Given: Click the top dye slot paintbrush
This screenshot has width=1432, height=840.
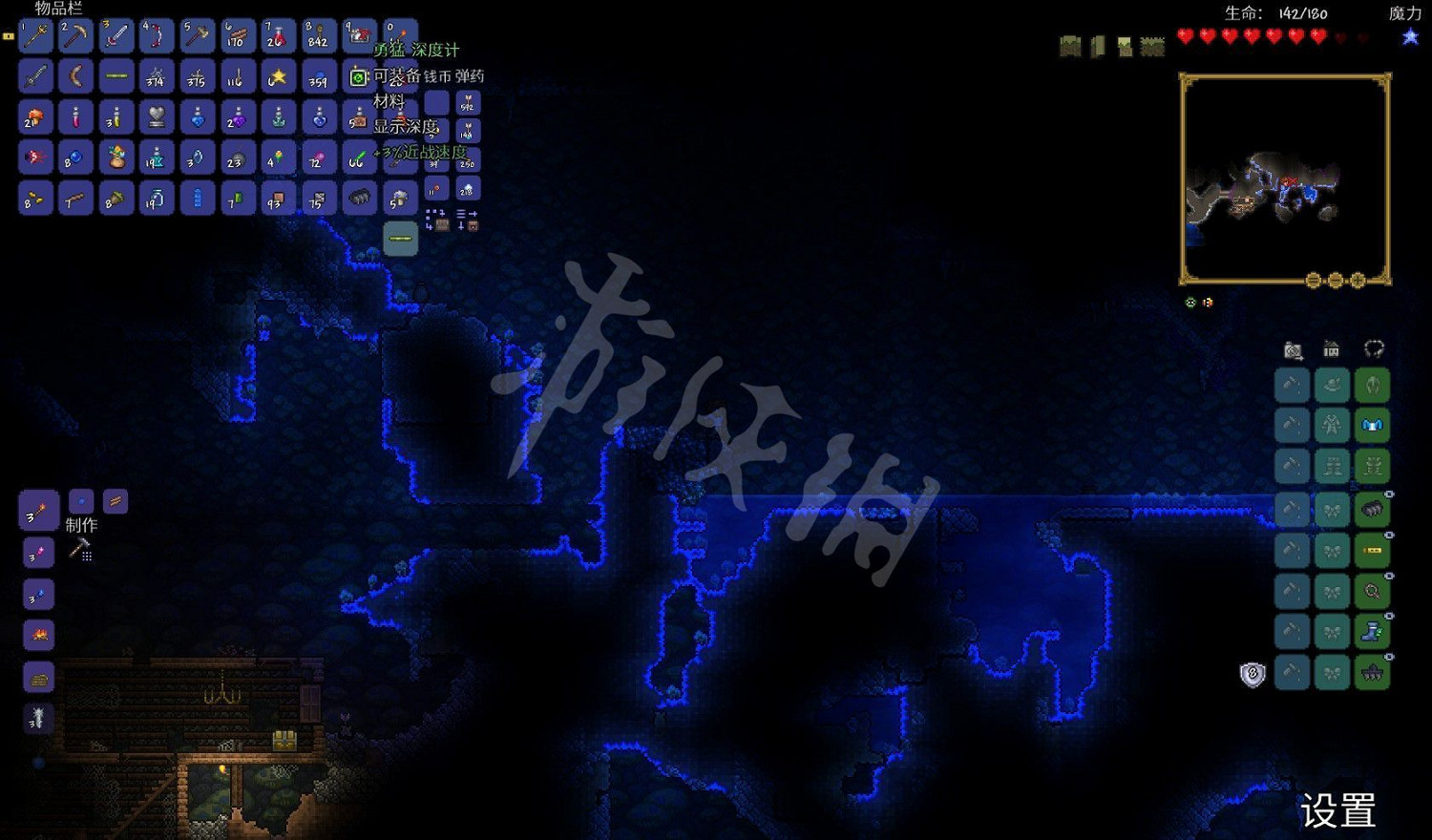Looking at the screenshot, I should [1293, 386].
